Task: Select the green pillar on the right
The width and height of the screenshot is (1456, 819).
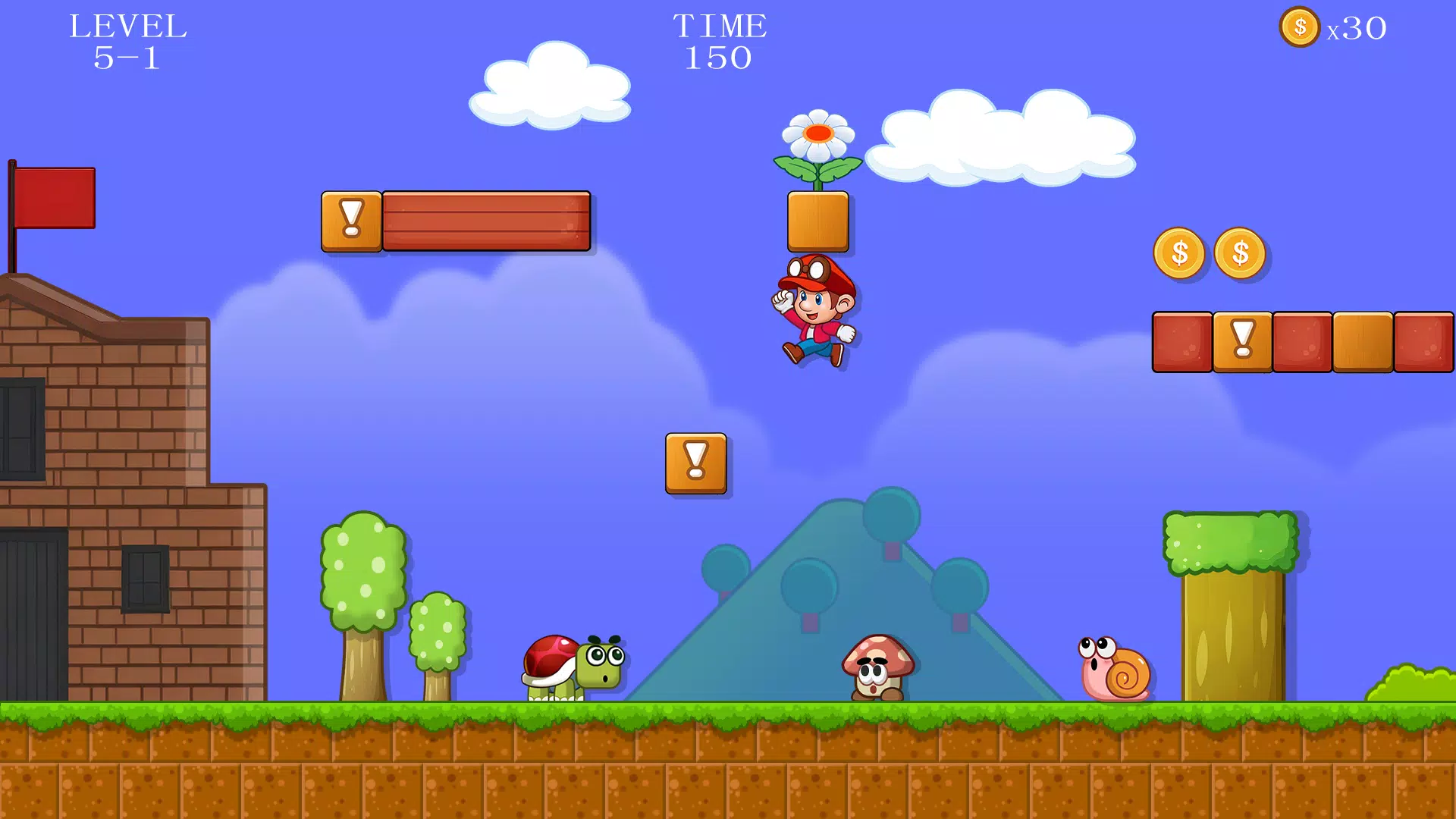Action: (1228, 607)
